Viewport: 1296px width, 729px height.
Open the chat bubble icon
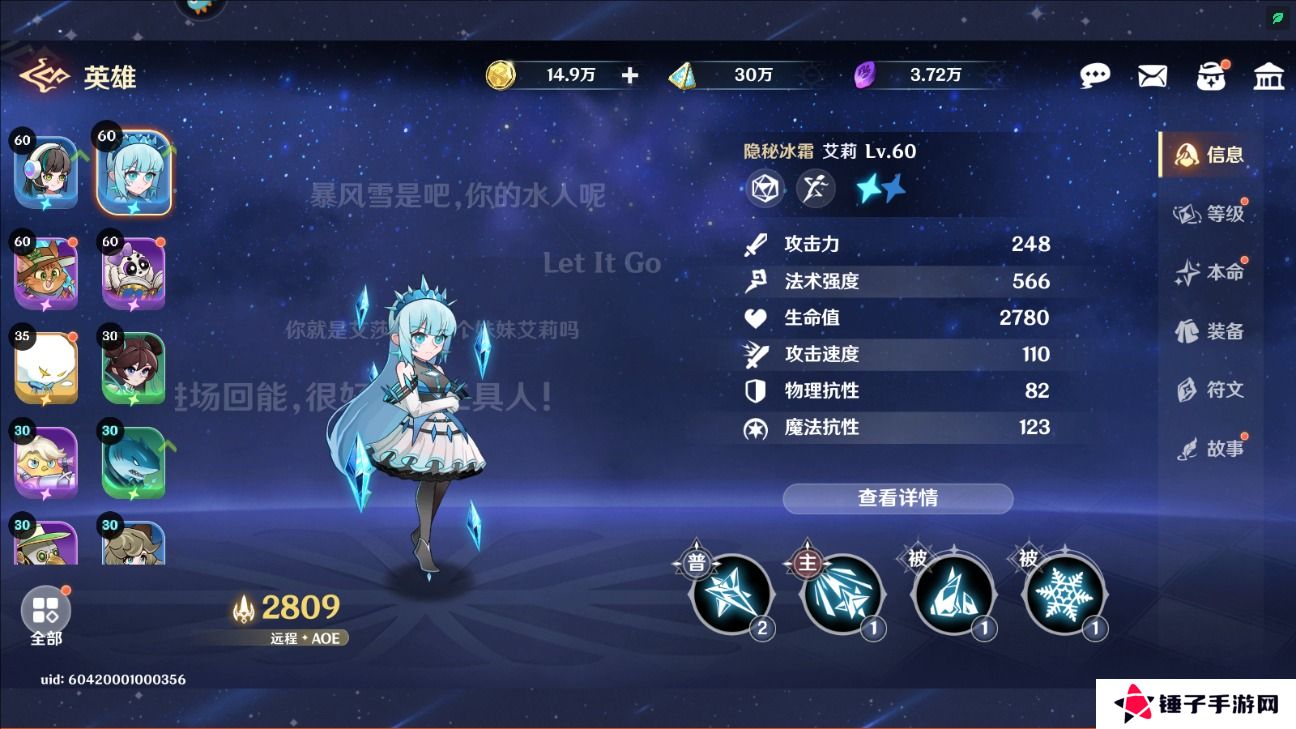(1096, 74)
